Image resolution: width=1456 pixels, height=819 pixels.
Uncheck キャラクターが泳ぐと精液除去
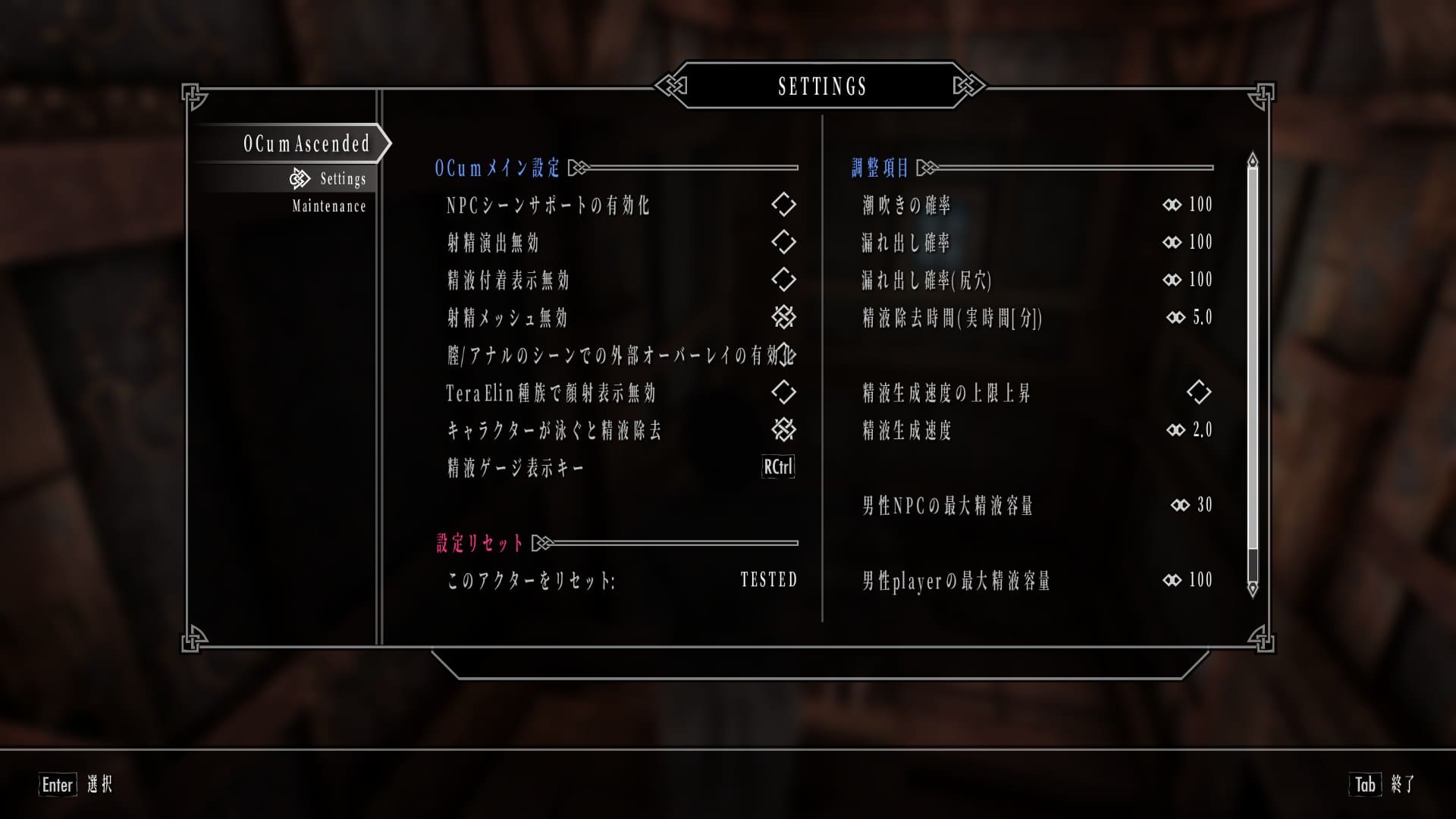(x=785, y=430)
